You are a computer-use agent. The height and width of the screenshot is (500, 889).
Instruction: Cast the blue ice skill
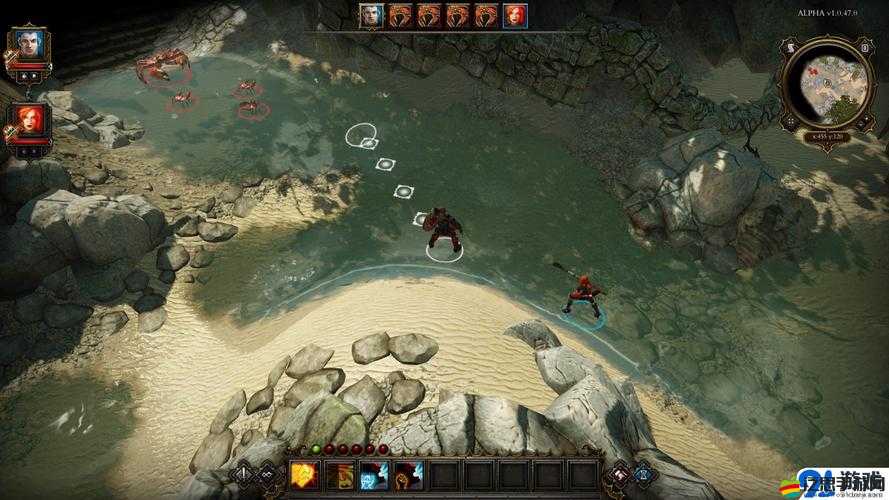[x=374, y=475]
